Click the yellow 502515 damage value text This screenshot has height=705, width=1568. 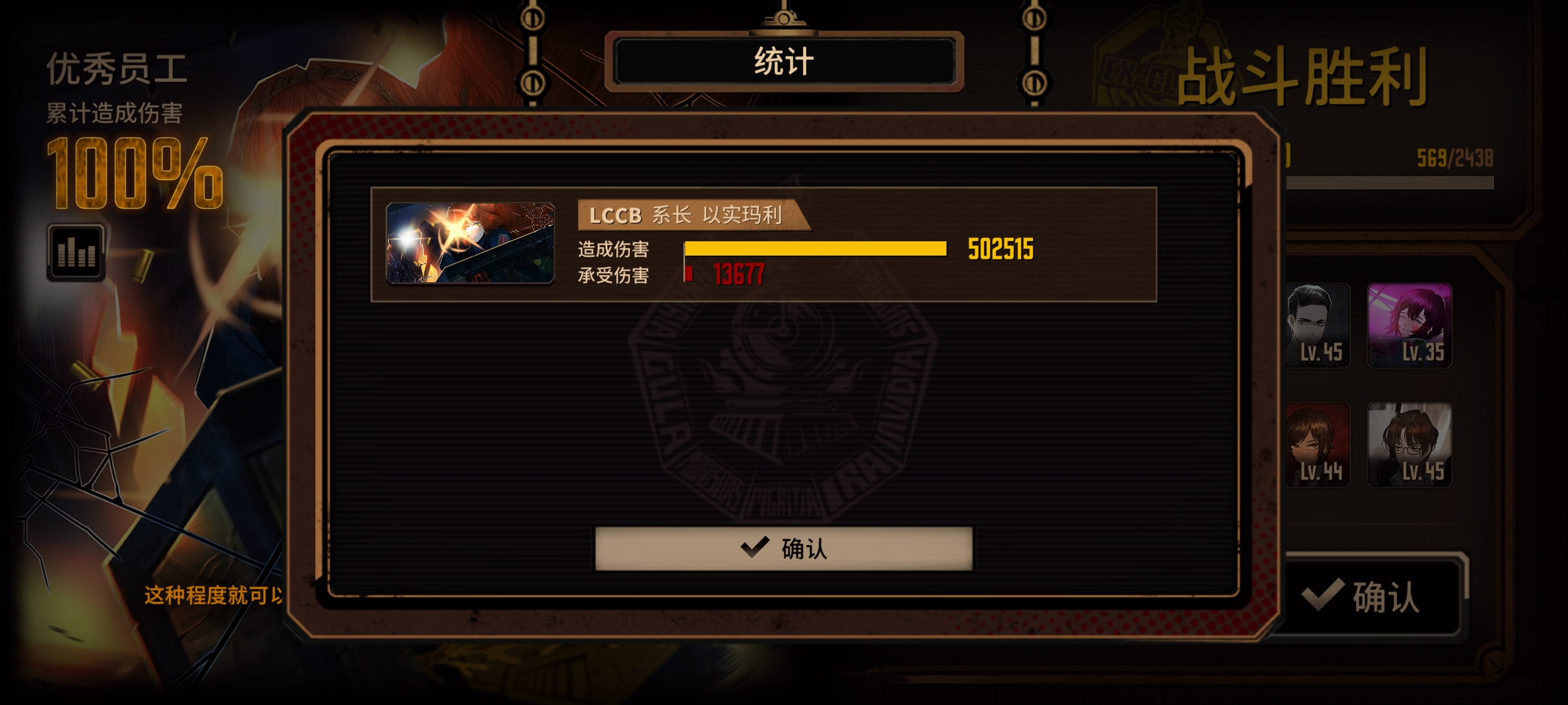(x=1001, y=248)
